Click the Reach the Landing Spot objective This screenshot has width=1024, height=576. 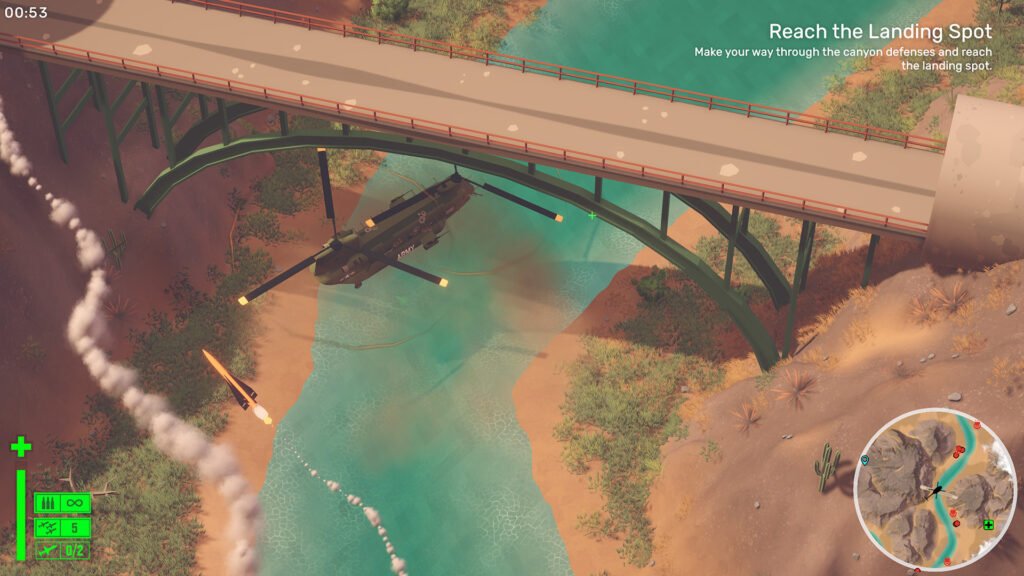[880, 31]
